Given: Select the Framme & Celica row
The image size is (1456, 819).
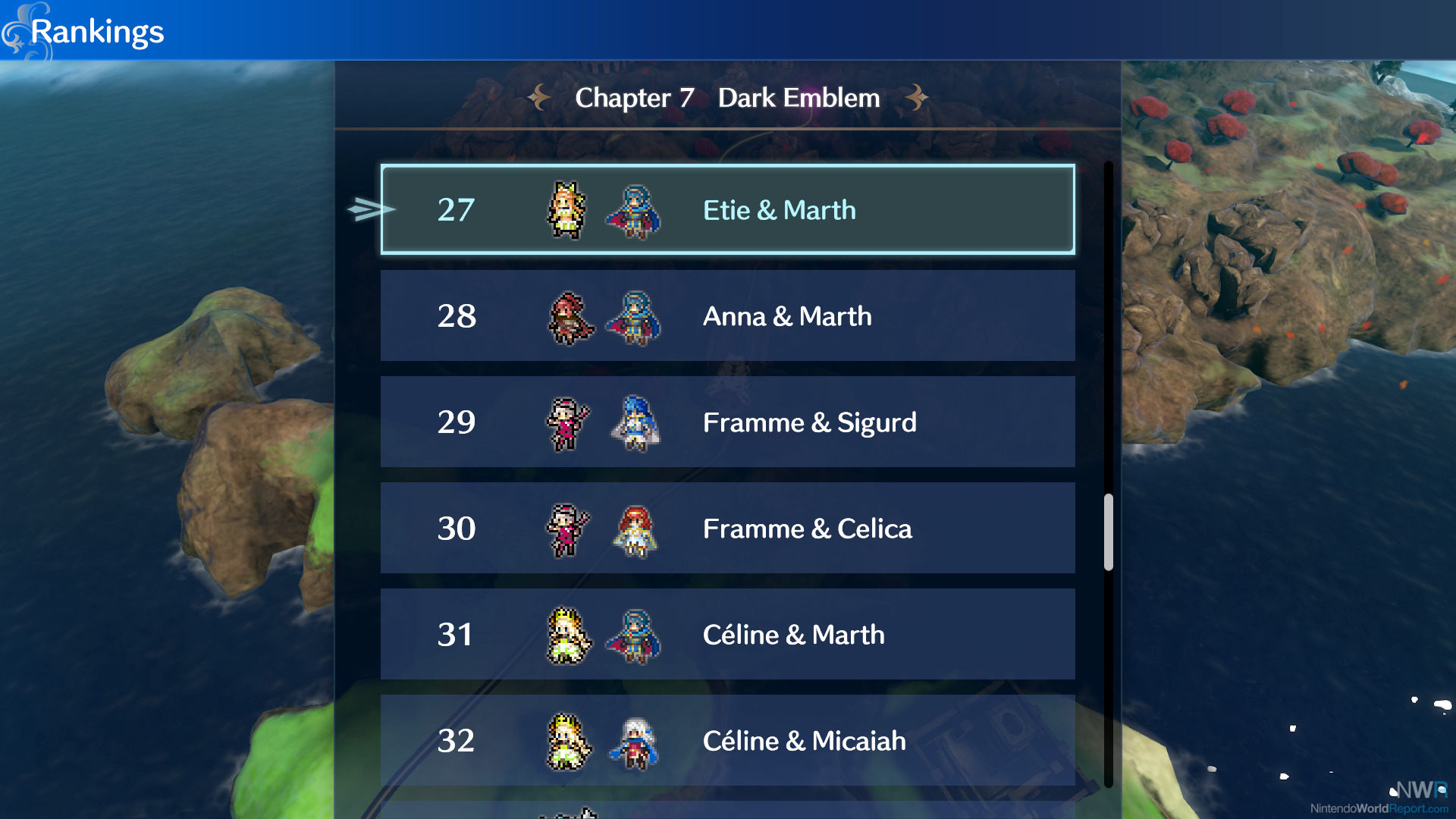Looking at the screenshot, I should point(727,528).
